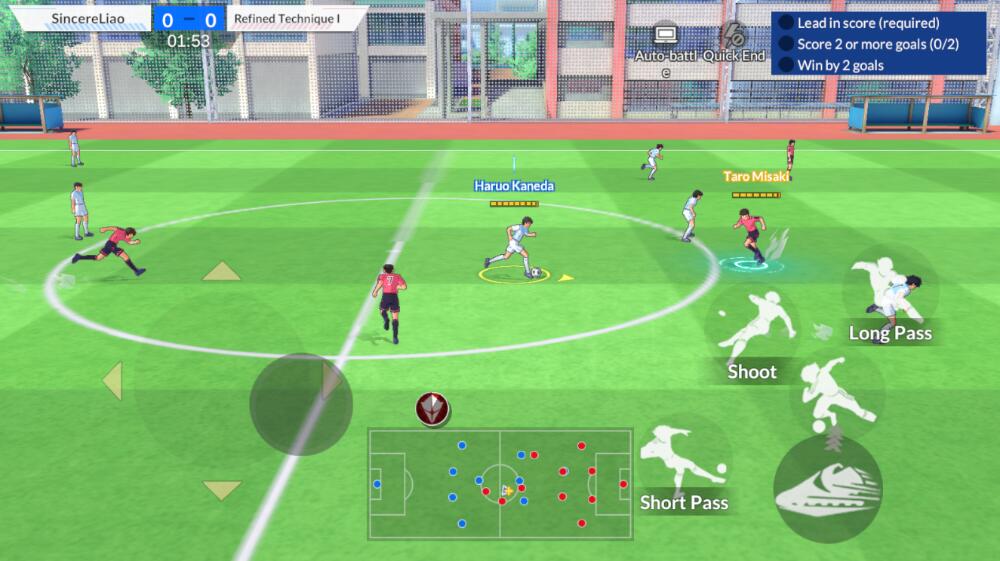Click the round joystick thumb knob
This screenshot has width=1000, height=561.
[x=300, y=403]
